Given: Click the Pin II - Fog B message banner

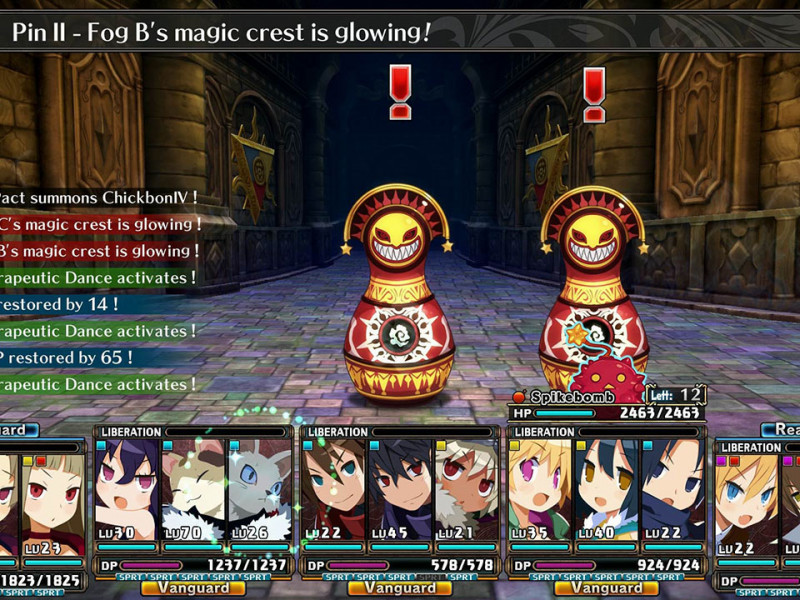Looking at the screenshot, I should click(x=222, y=33).
